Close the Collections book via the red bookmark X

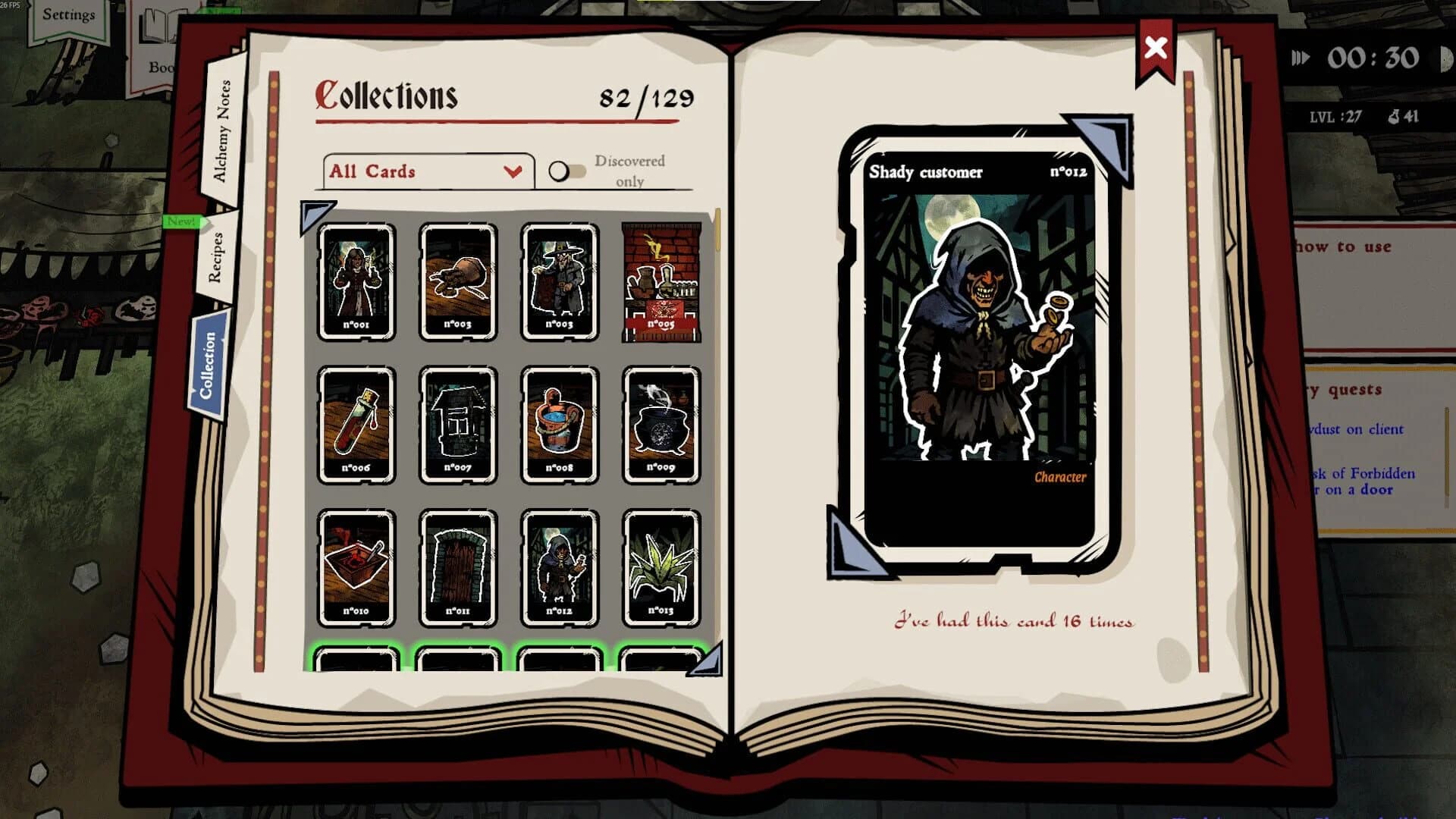tap(1155, 47)
